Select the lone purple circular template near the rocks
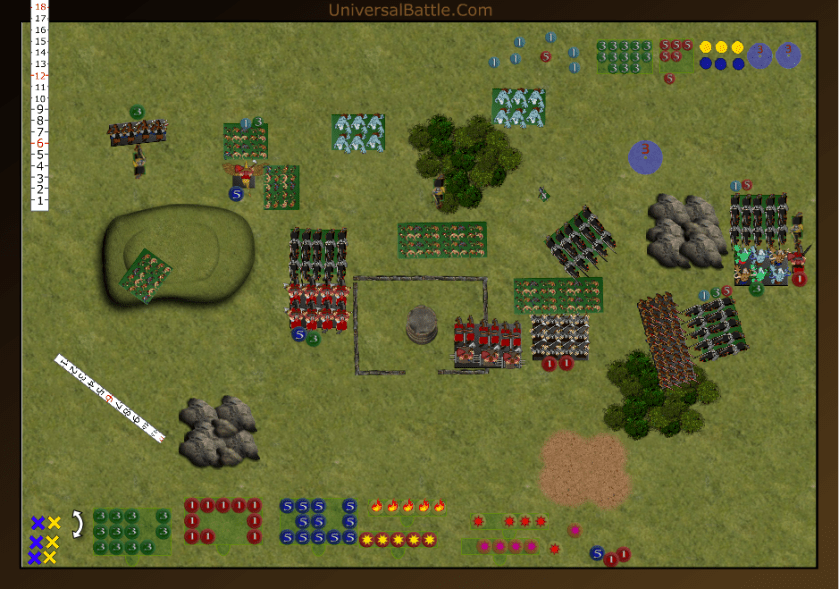839x589 pixels. click(645, 155)
